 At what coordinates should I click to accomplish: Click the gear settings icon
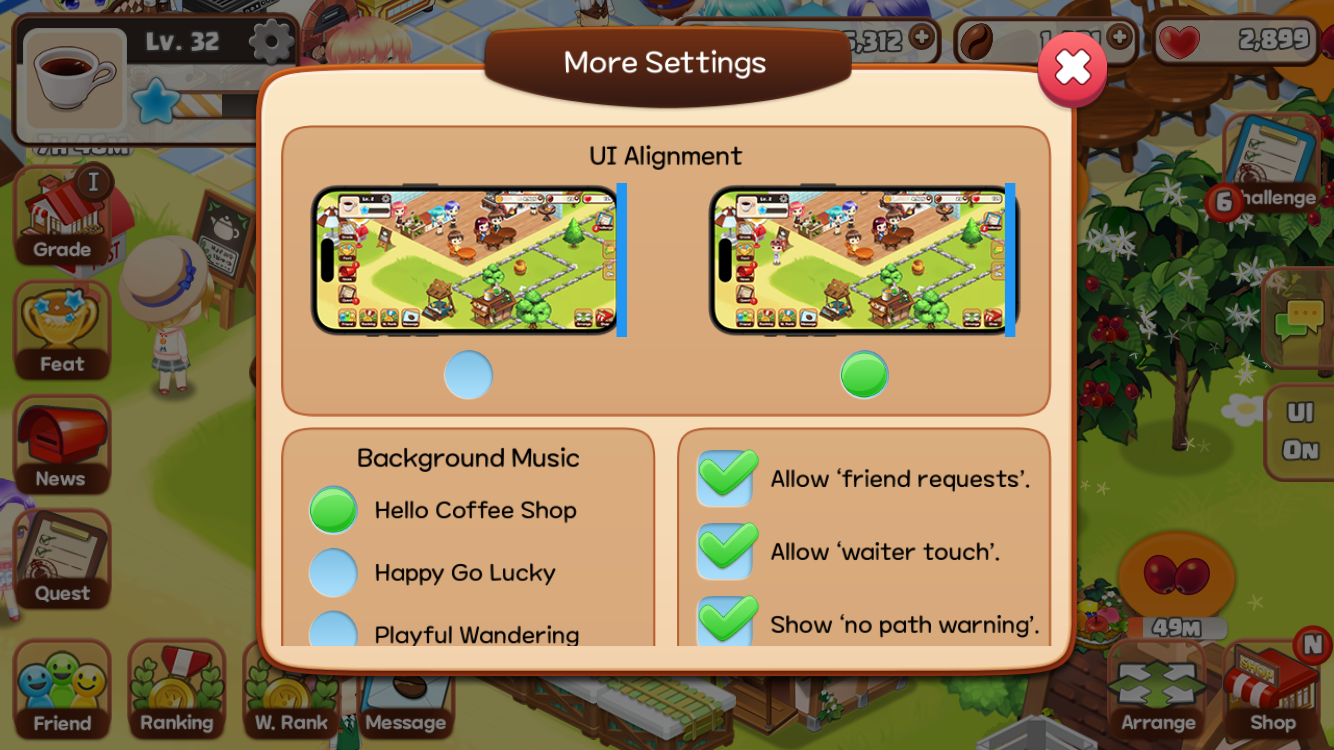[270, 42]
